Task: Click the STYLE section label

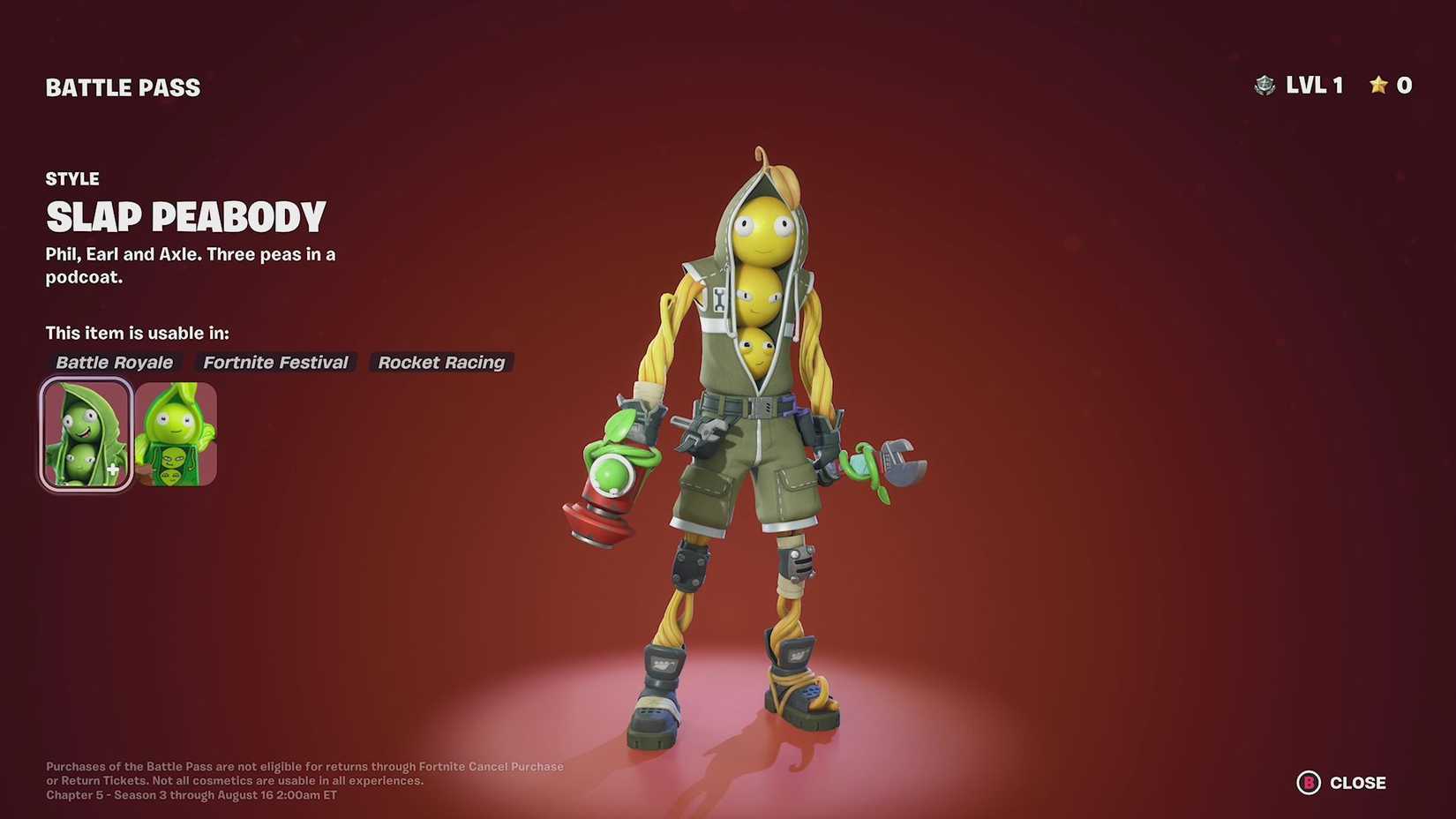Action: pos(71,178)
